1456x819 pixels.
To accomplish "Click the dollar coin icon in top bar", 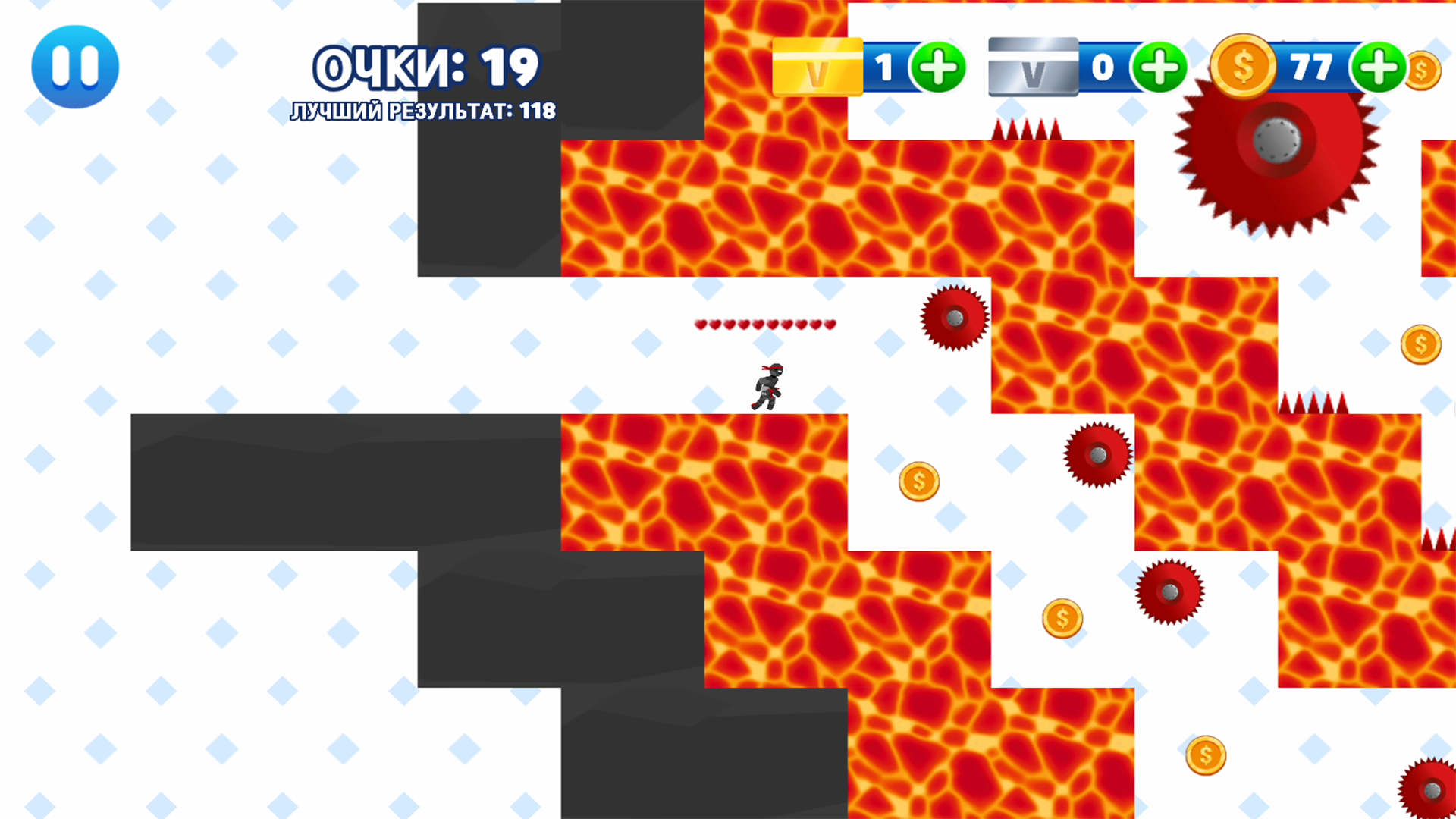I will pos(1243,67).
